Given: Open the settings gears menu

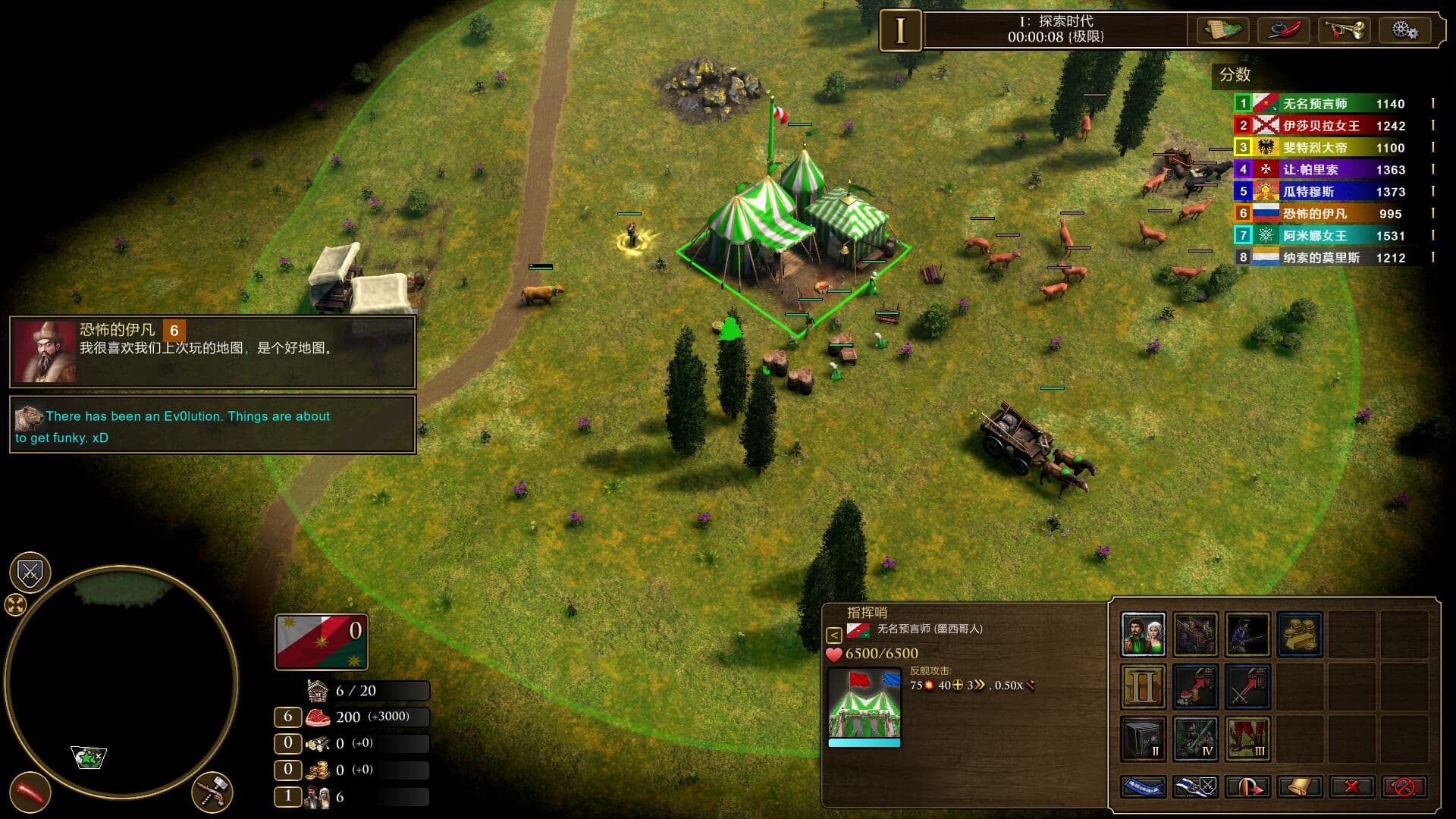Looking at the screenshot, I should (x=1404, y=30).
